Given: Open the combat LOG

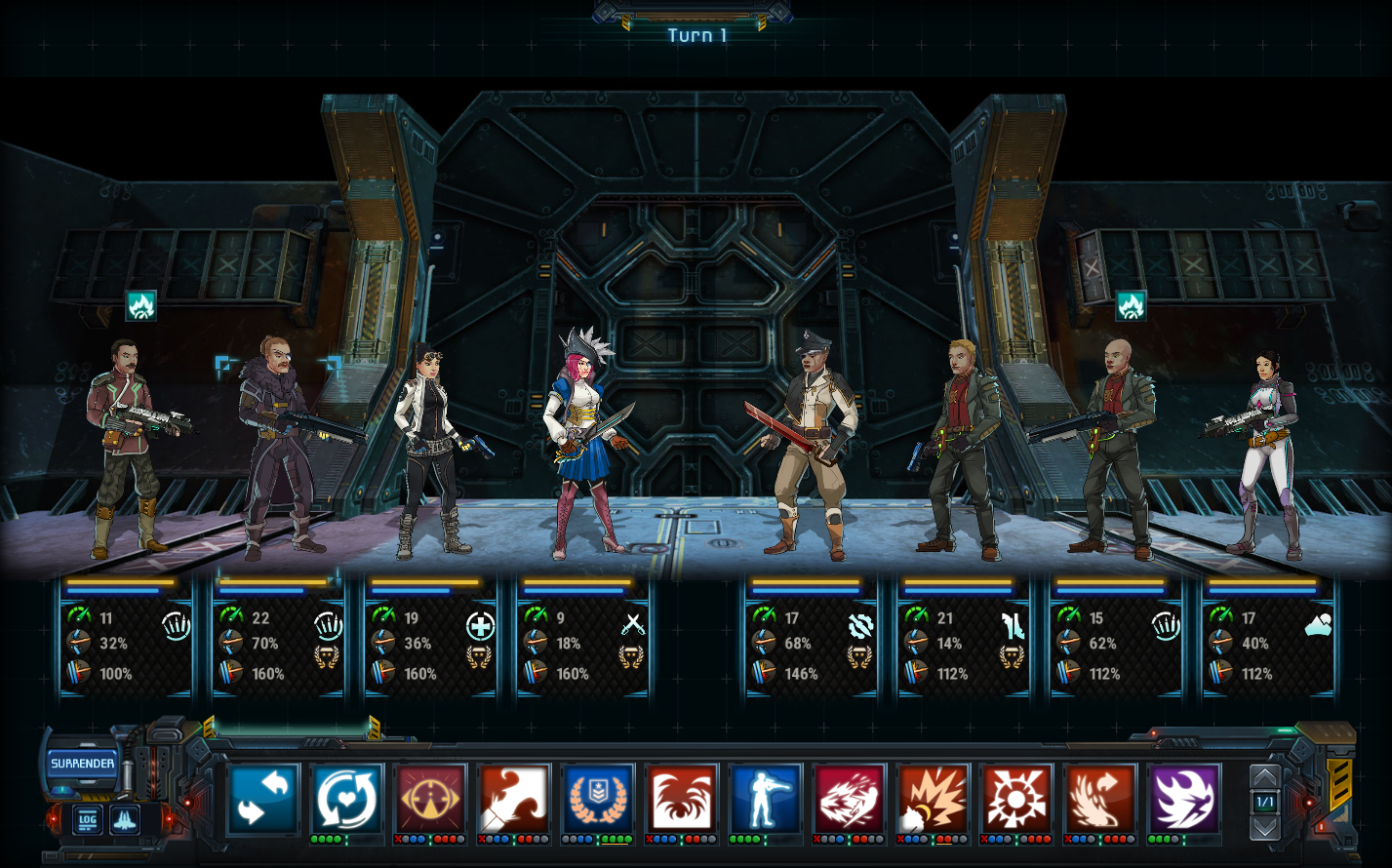Looking at the screenshot, I should click(x=88, y=819).
